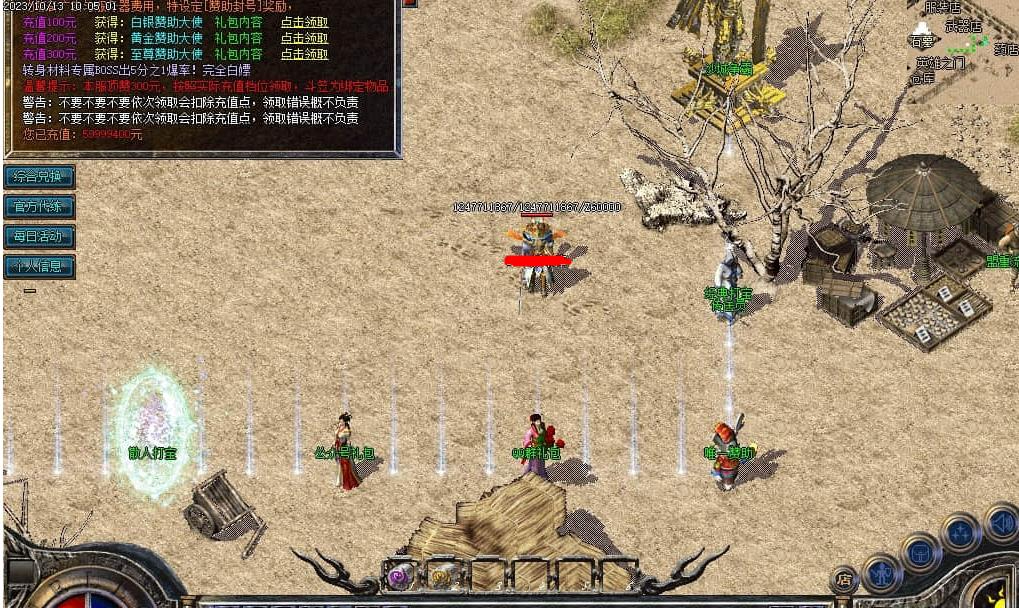This screenshot has width=1019, height=608.
Task: Open the 综合兑换 exchange menu
Action: [x=39, y=177]
